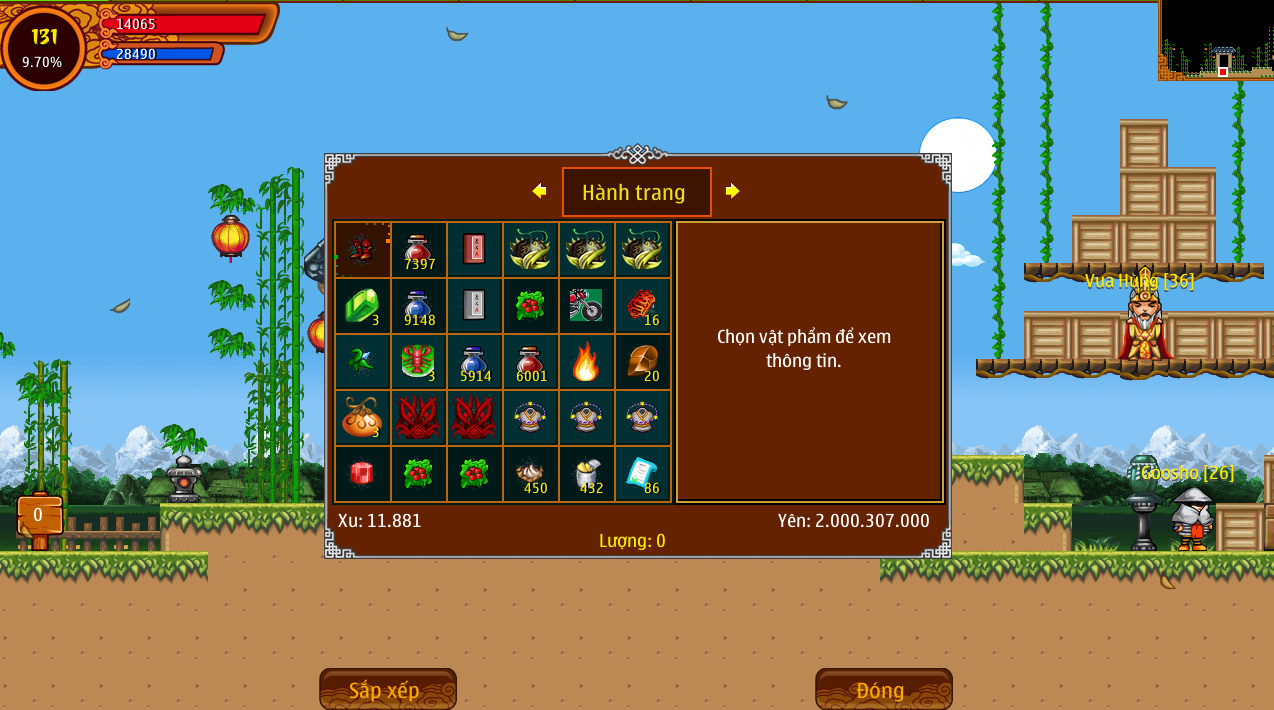Select the red potion stack of 7397
Viewport: 1274px width, 710px height.
click(418, 250)
